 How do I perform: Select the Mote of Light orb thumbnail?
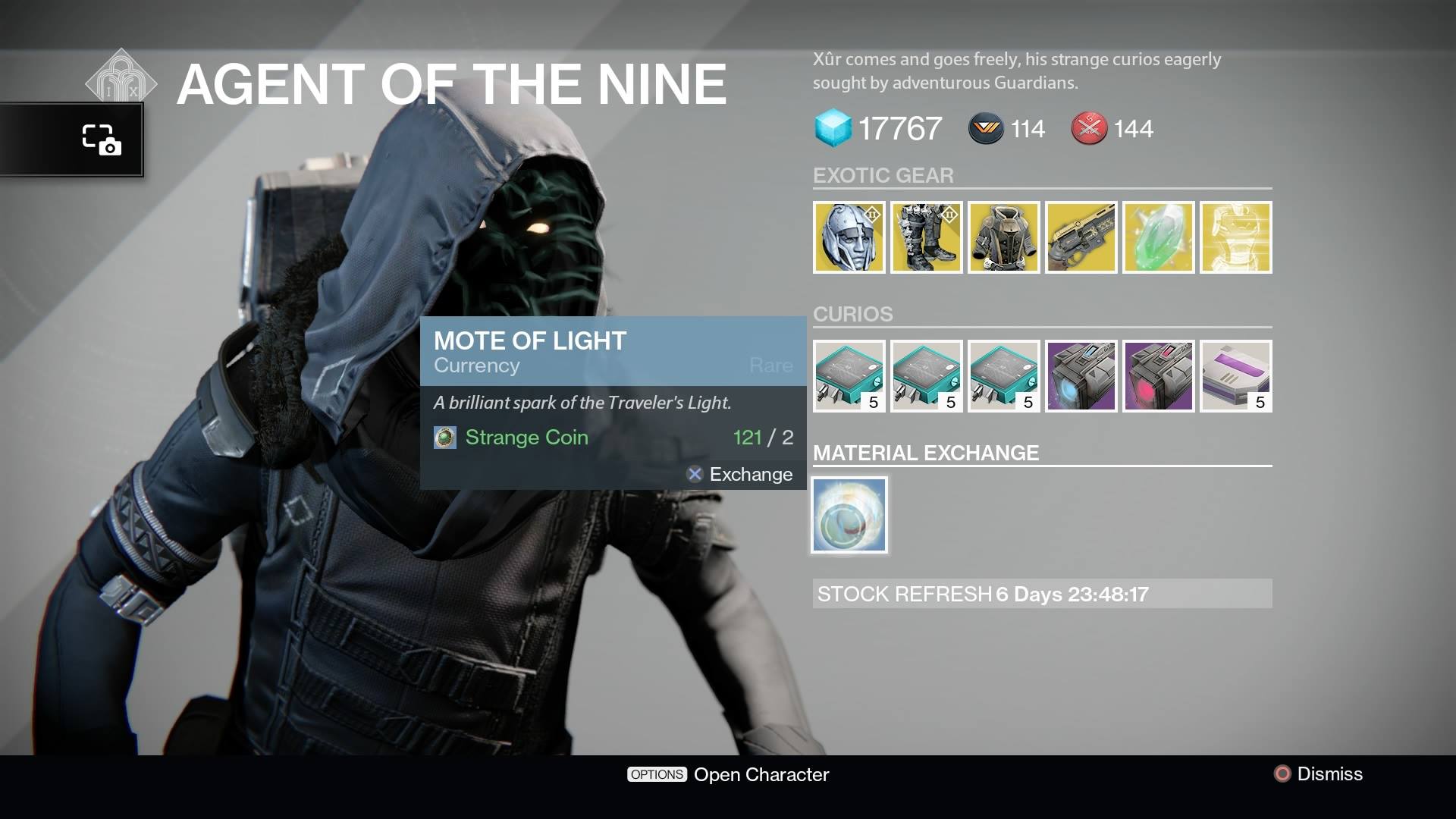pyautogui.click(x=849, y=514)
